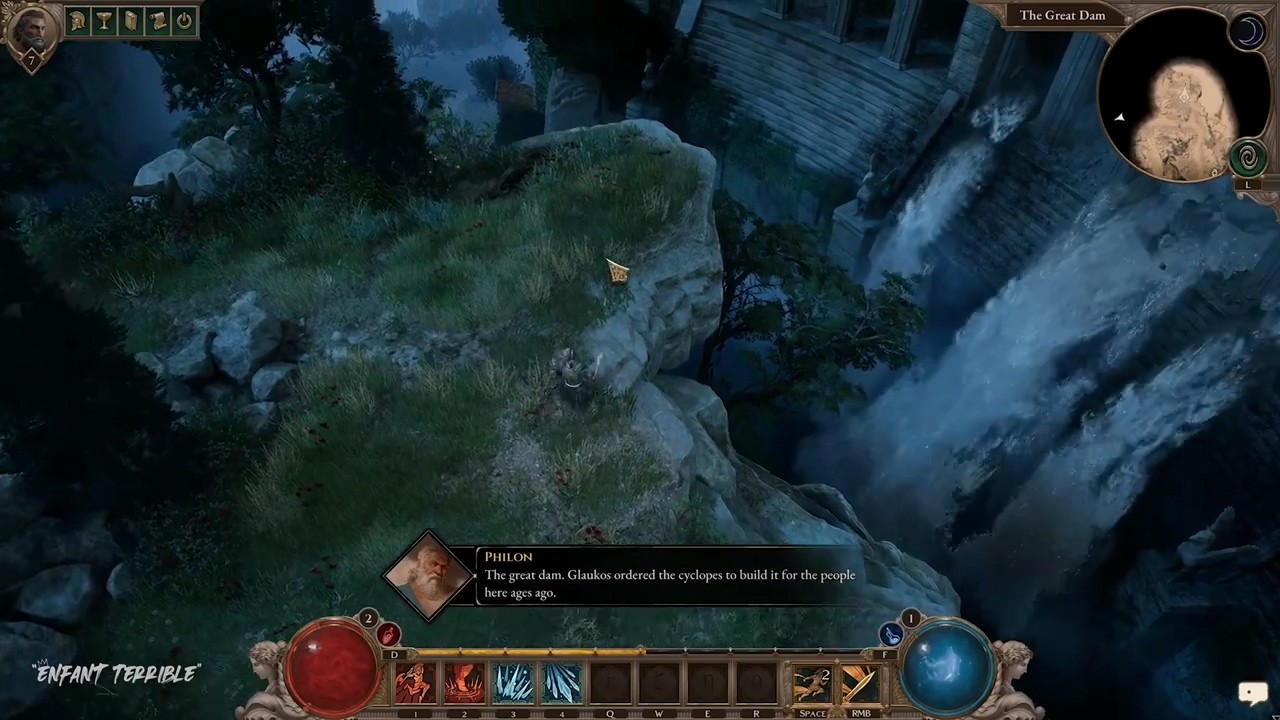Open the book icon in top bar

pos(131,21)
